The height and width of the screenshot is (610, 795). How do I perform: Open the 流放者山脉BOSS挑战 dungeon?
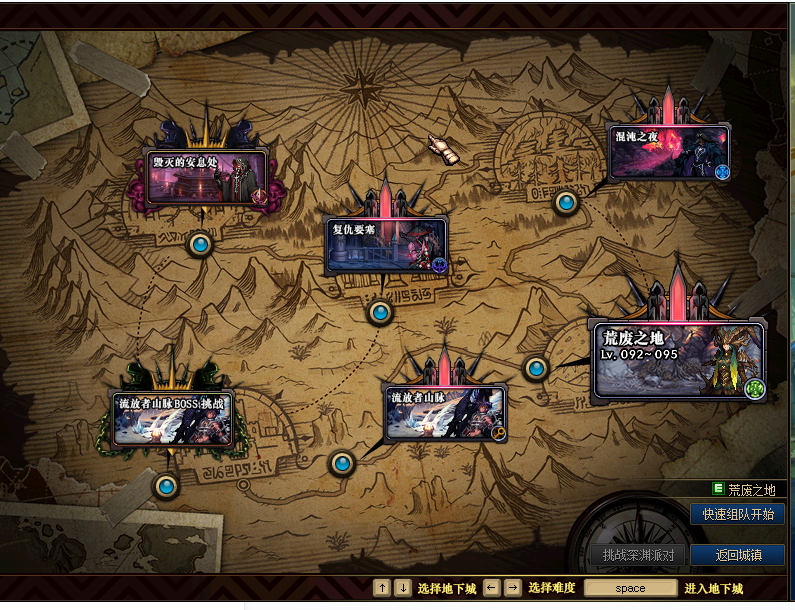pos(173,417)
